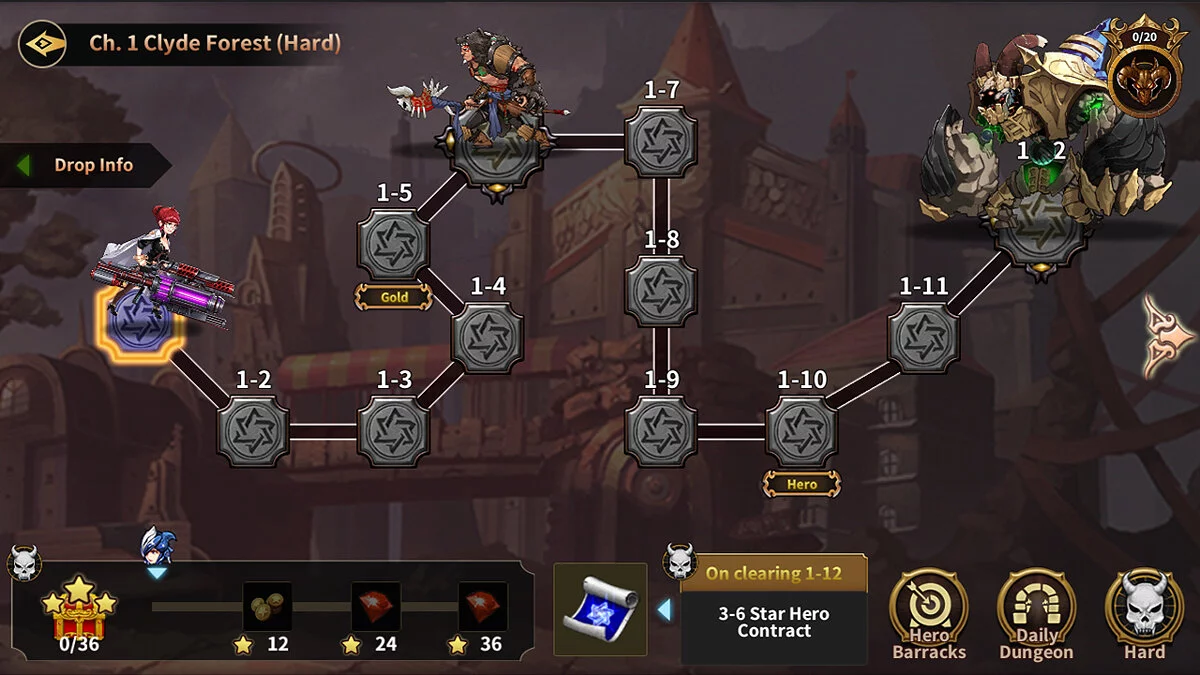Image resolution: width=1200 pixels, height=675 pixels.
Task: Go back using the chapter title arrow
Action: tap(42, 44)
